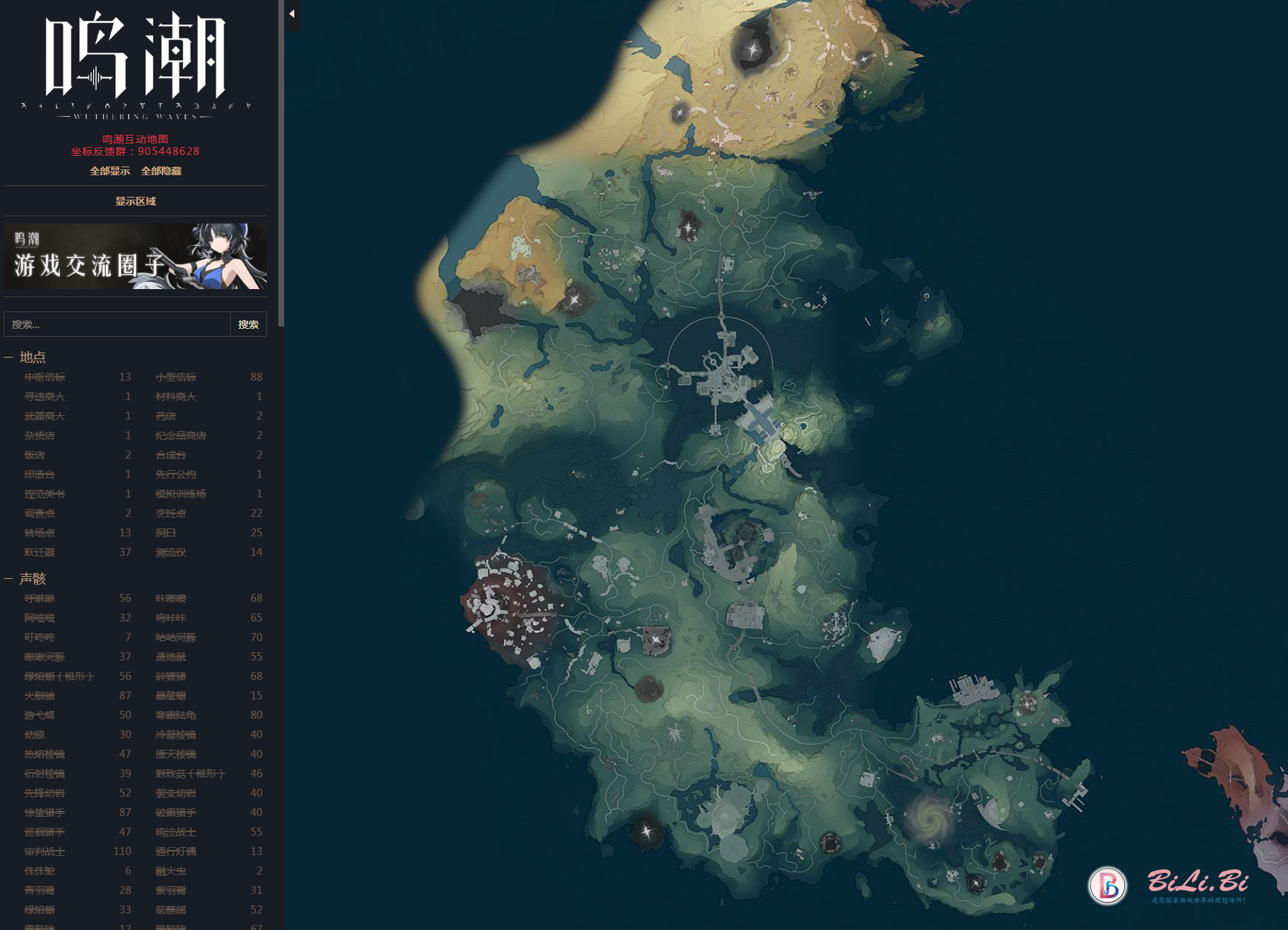Screen dimensions: 1288x930
Task: Toggle the 合成台 synthesis bench filter
Action: pos(171,455)
